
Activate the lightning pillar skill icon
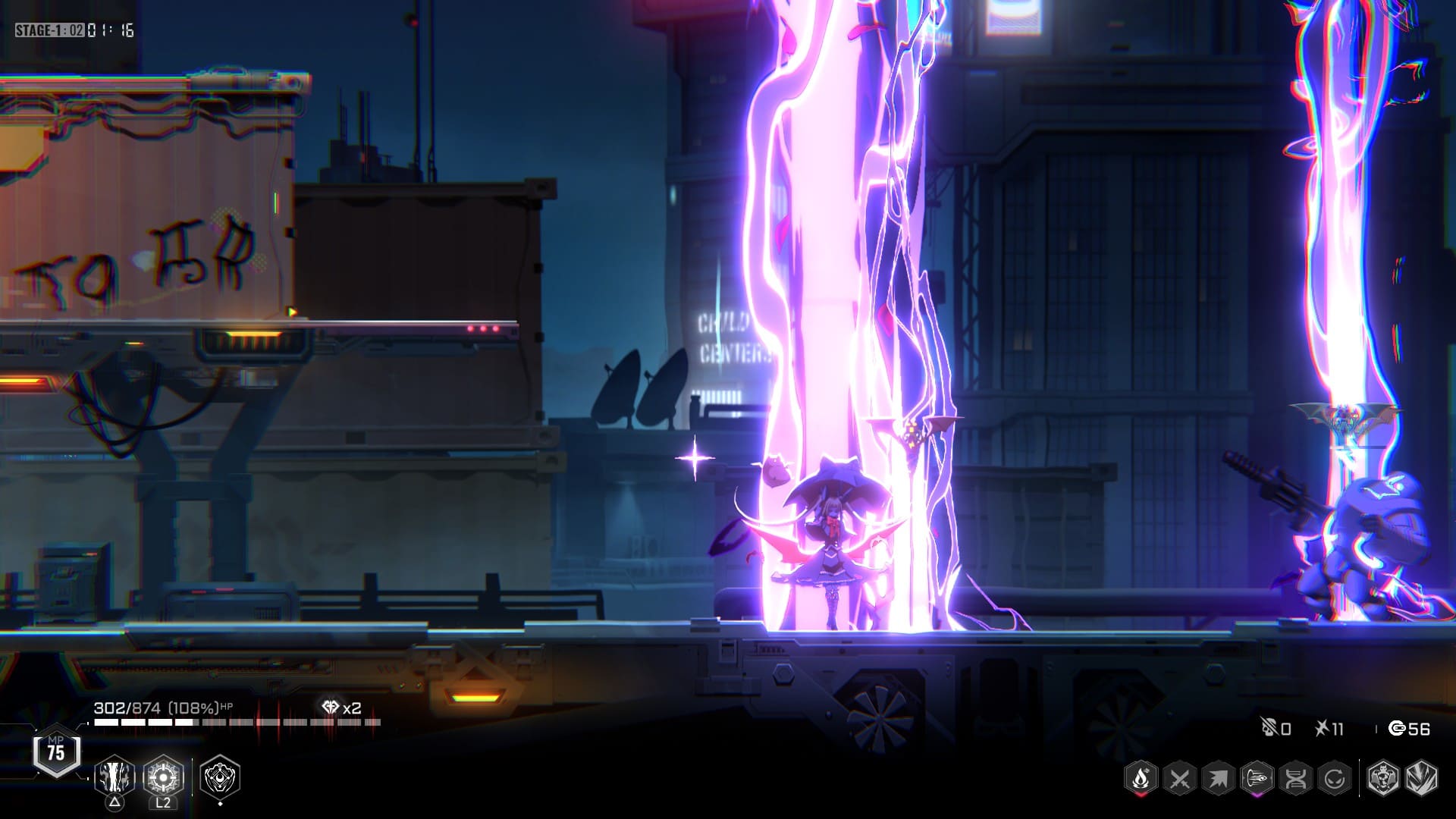pos(115,777)
